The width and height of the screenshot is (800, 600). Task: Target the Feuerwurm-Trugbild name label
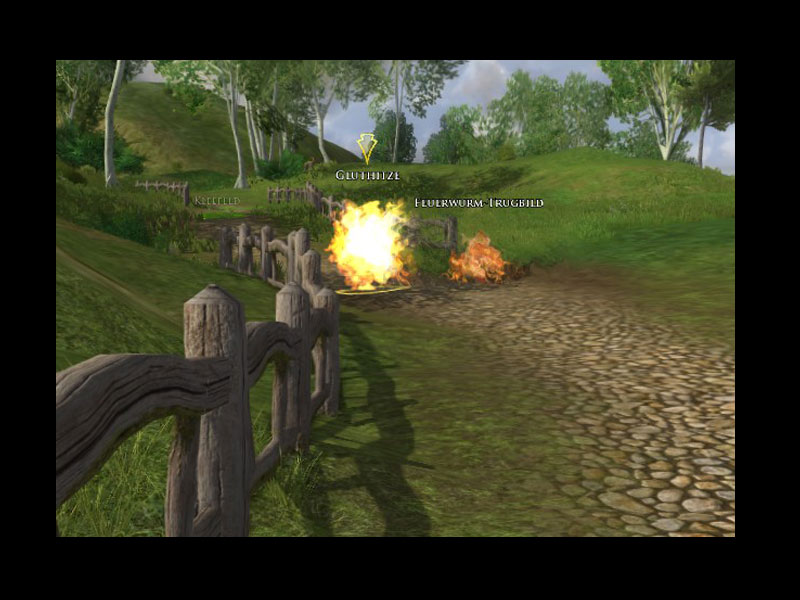tap(479, 203)
